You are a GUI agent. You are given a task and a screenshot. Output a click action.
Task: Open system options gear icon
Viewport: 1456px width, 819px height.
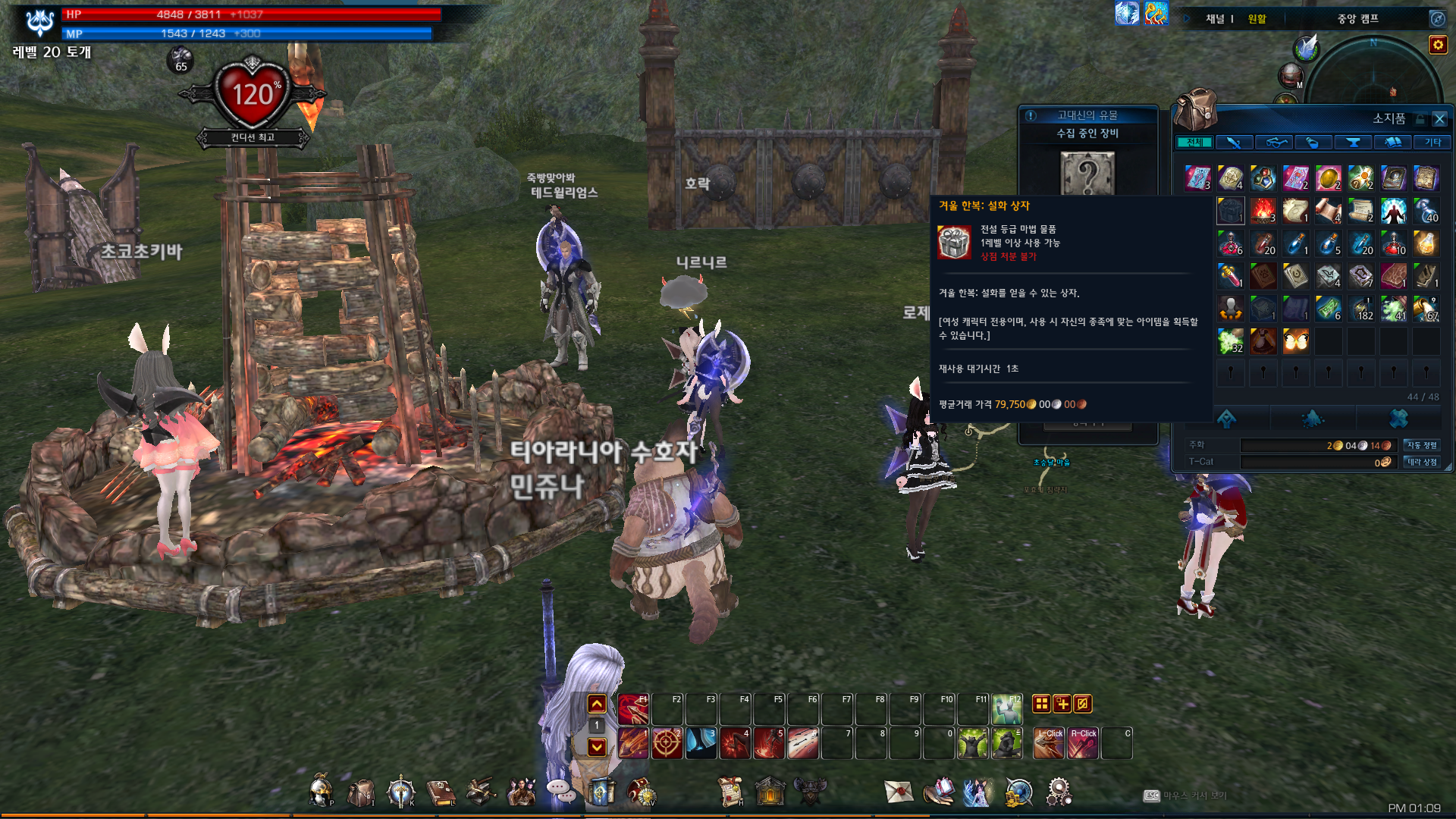(1059, 792)
